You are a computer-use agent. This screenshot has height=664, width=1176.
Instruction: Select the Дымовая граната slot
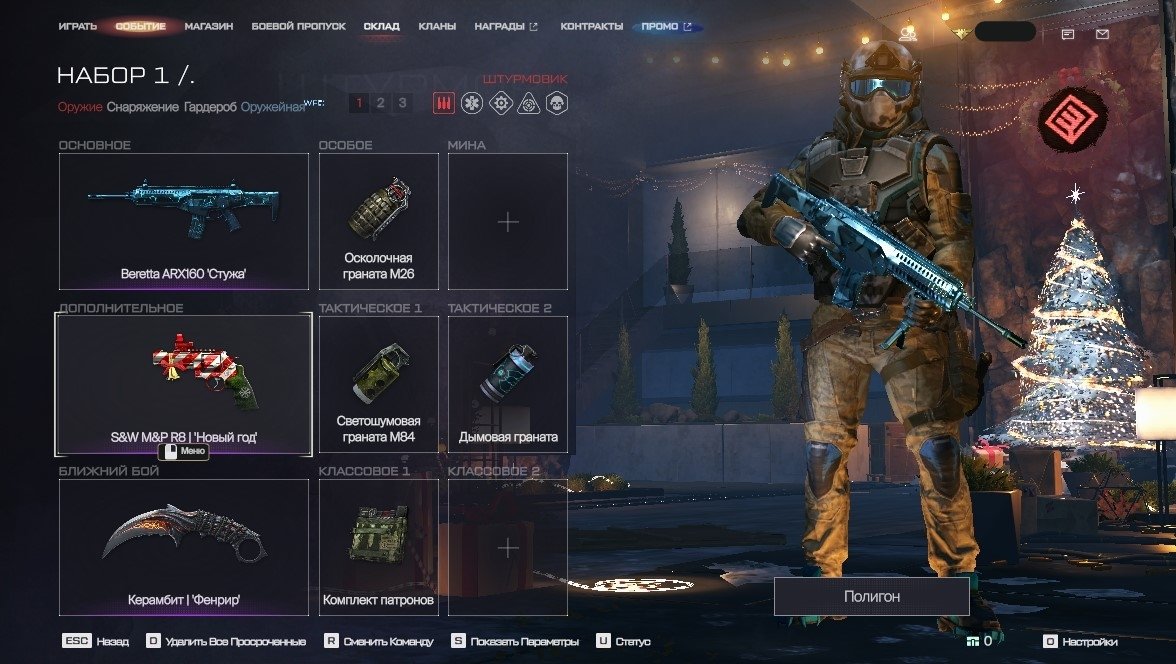(x=508, y=385)
